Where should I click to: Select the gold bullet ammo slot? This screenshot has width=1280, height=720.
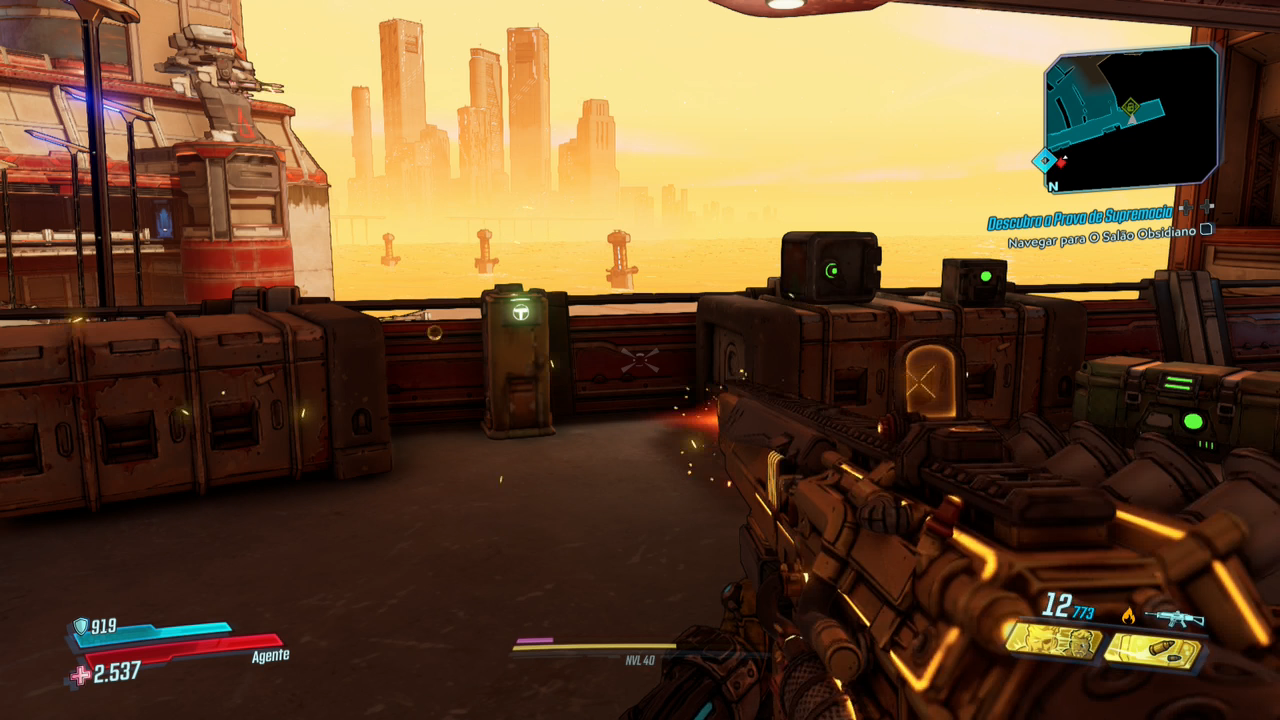(1151, 652)
